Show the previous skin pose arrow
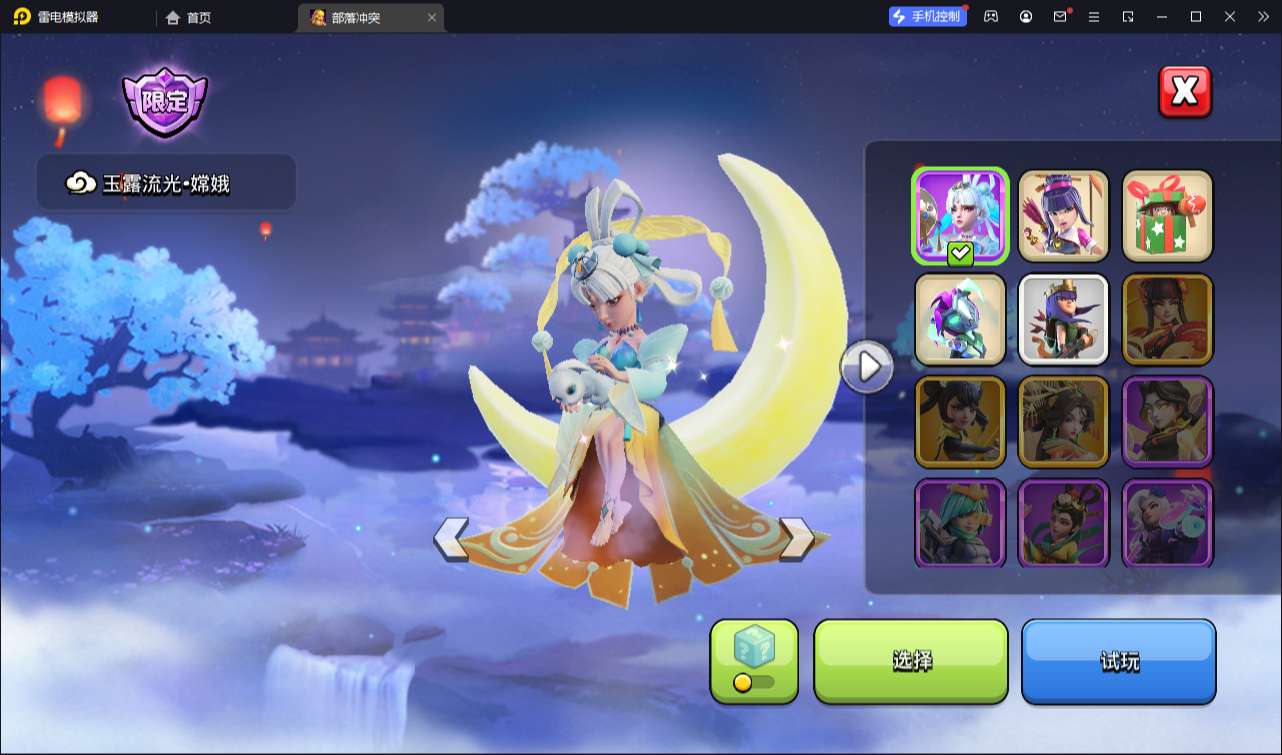This screenshot has height=755, width=1282. pyautogui.click(x=451, y=538)
